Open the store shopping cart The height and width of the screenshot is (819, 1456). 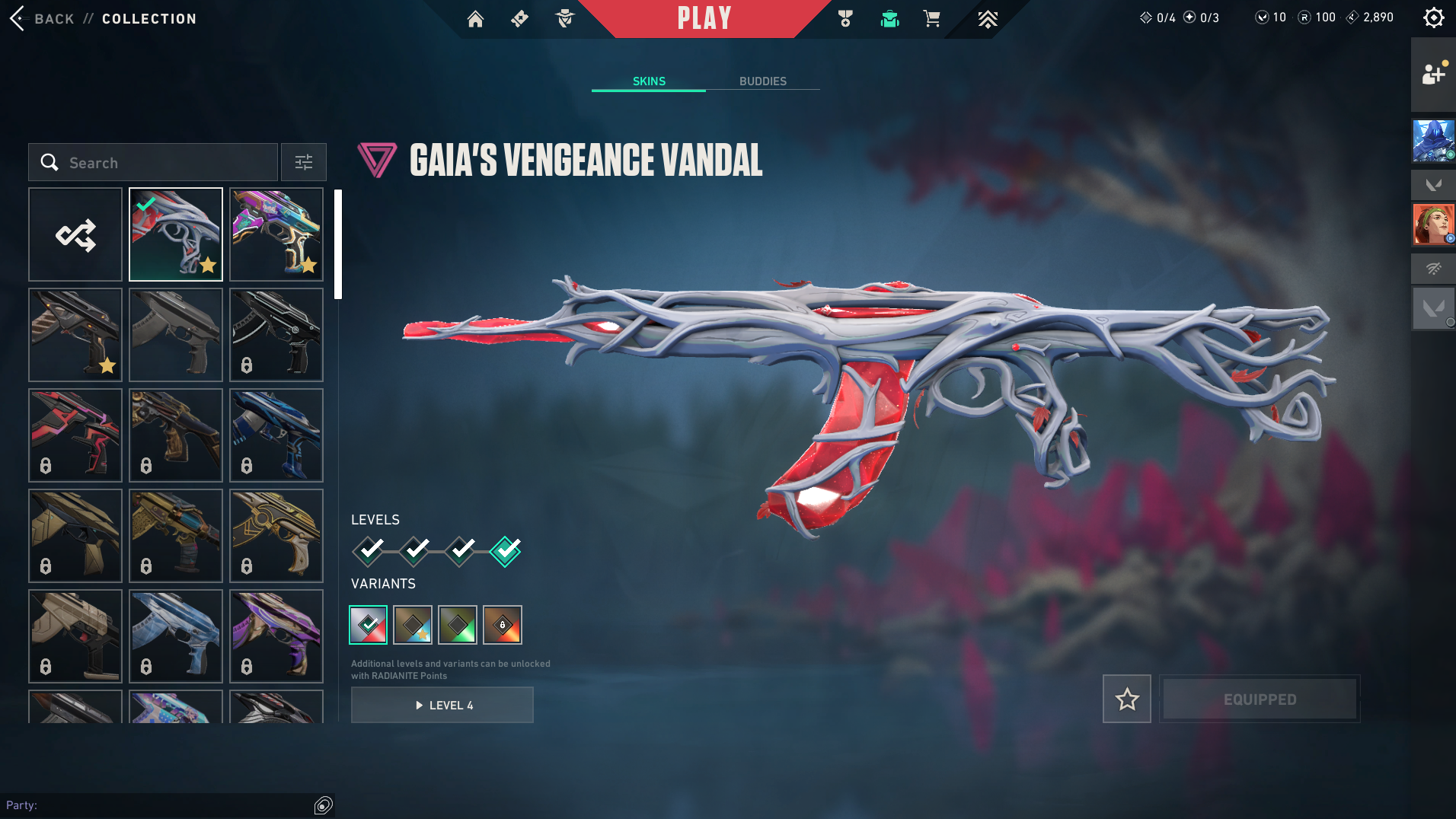[x=931, y=19]
